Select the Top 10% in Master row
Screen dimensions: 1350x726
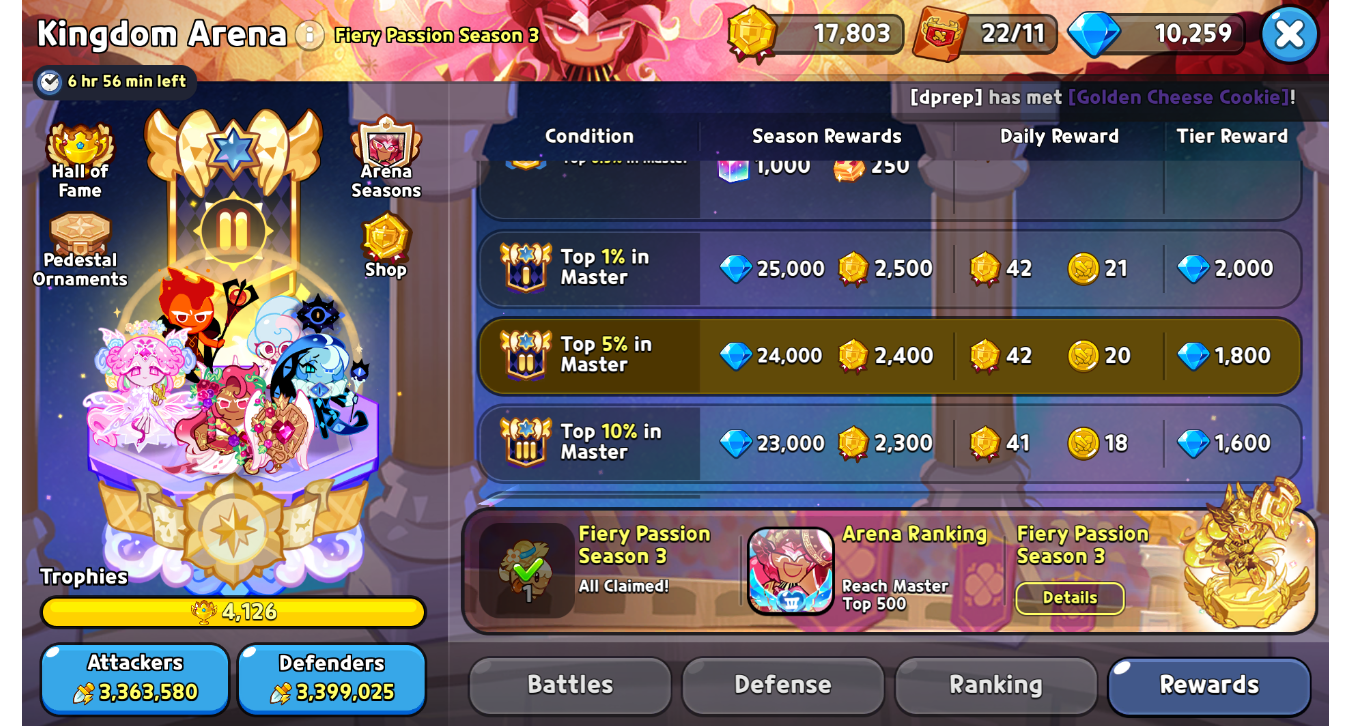pyautogui.click(x=890, y=443)
